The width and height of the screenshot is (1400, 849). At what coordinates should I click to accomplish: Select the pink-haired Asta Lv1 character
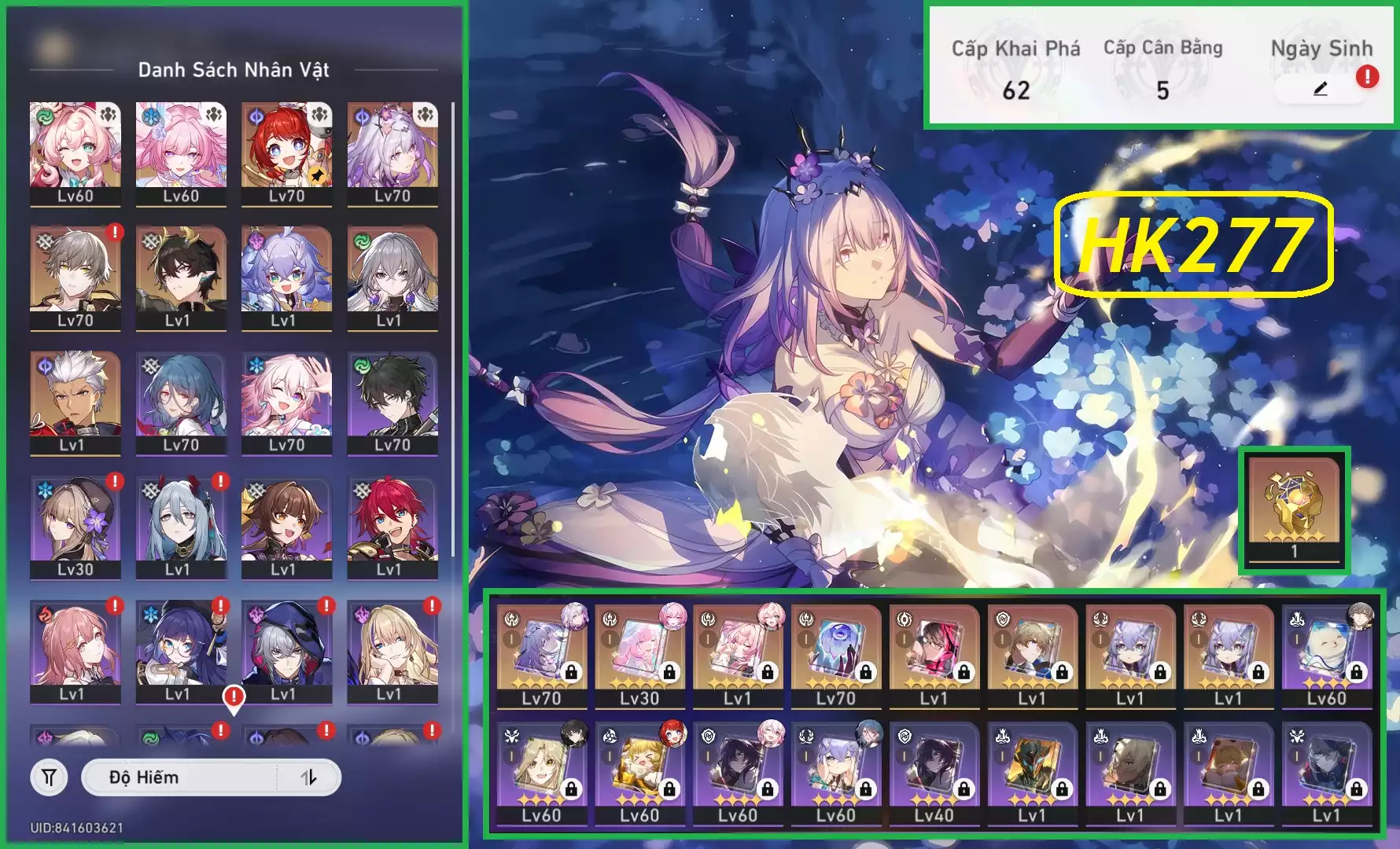click(x=76, y=650)
